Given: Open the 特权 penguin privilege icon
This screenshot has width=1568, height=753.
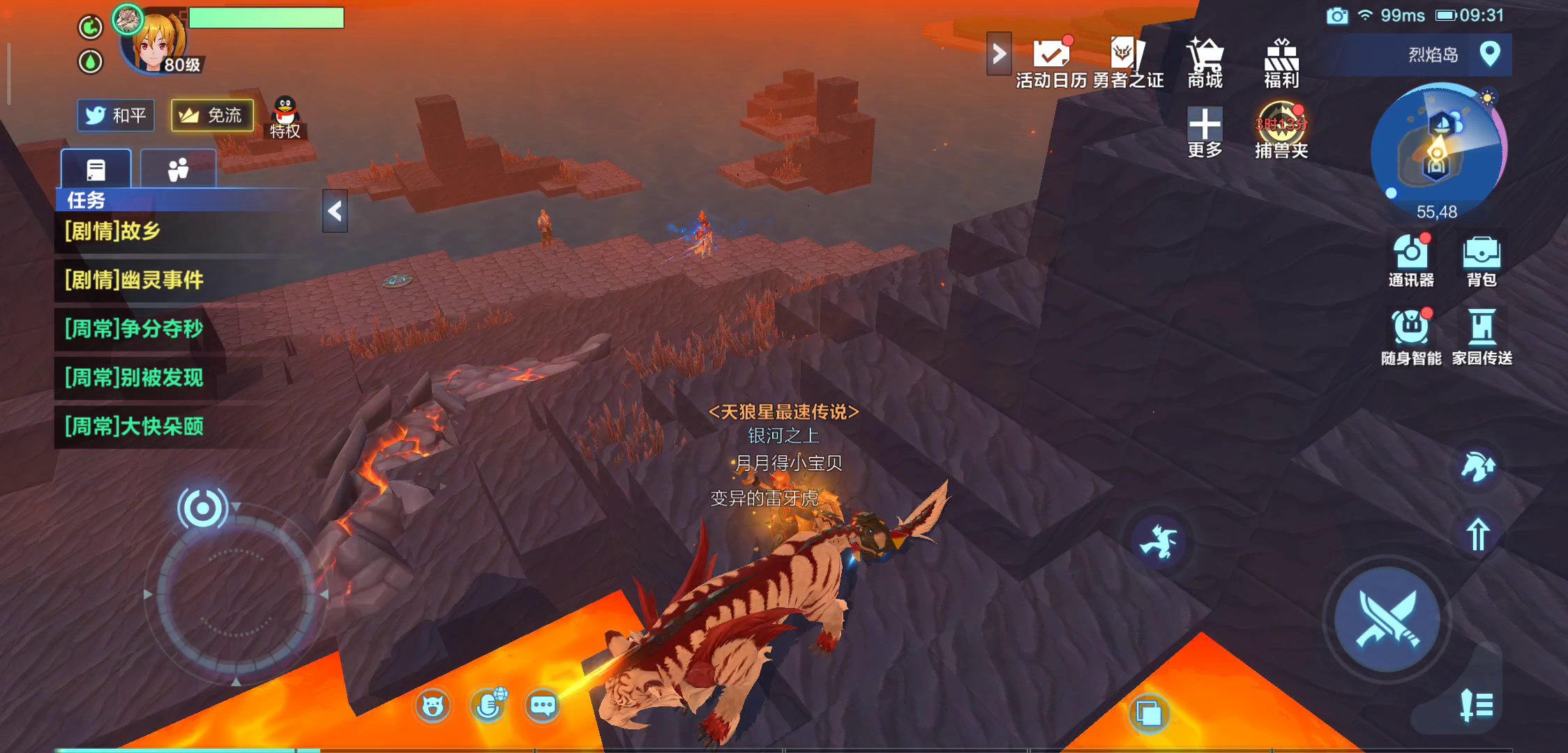Looking at the screenshot, I should [x=285, y=117].
